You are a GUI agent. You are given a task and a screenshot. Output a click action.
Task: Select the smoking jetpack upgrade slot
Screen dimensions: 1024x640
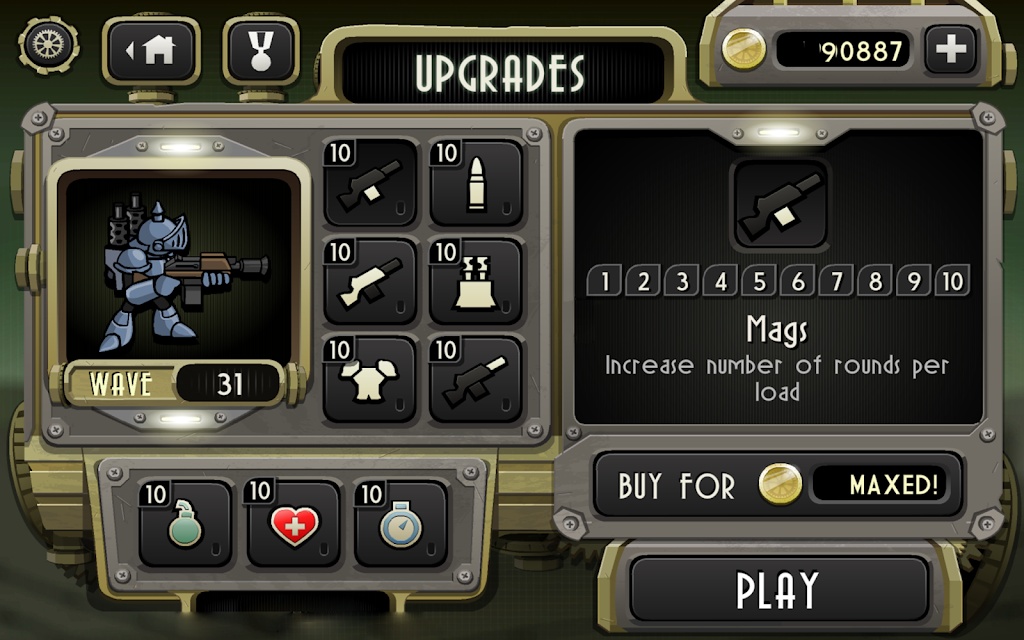click(476, 281)
